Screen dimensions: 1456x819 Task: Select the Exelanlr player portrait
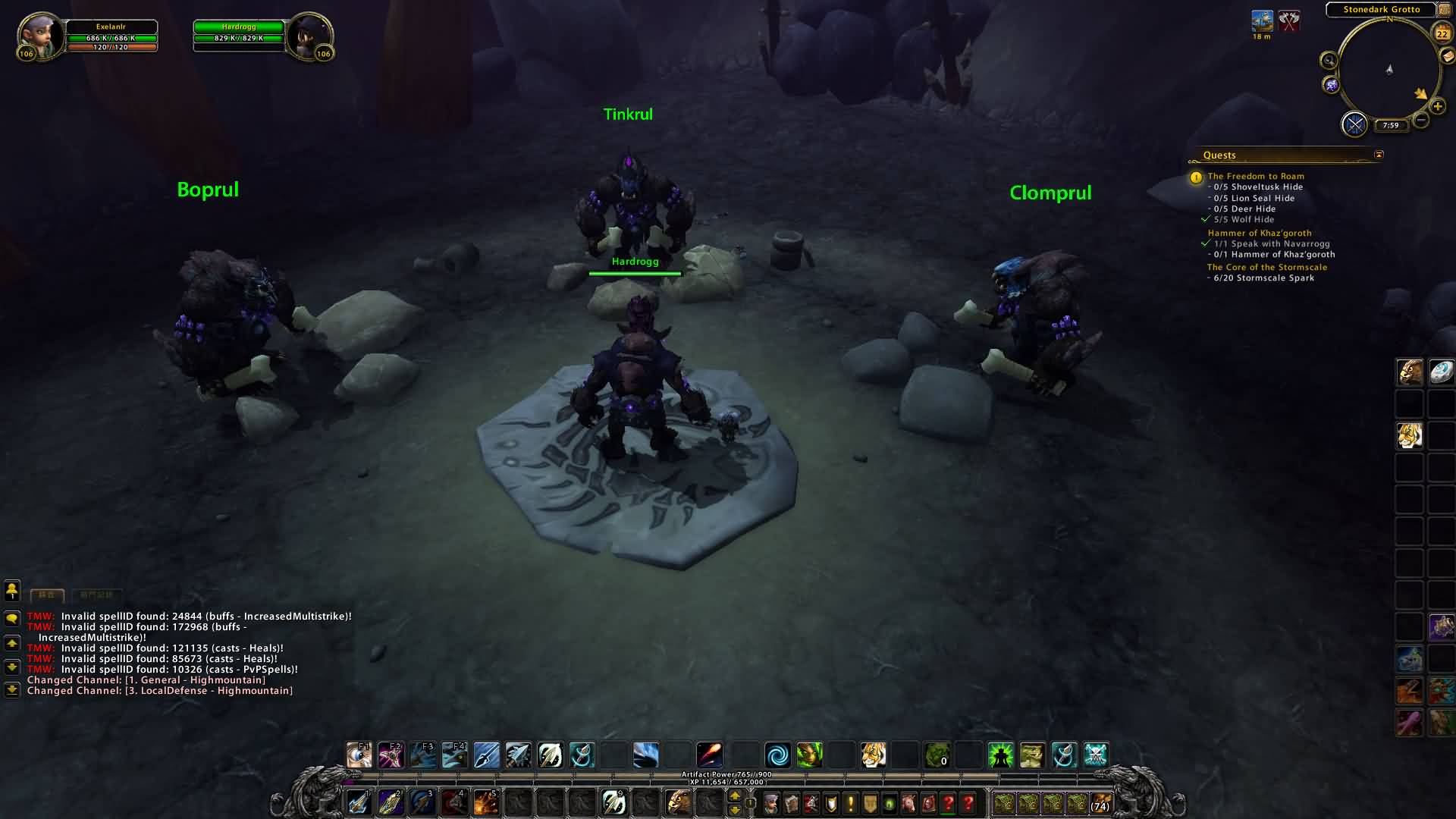39,35
